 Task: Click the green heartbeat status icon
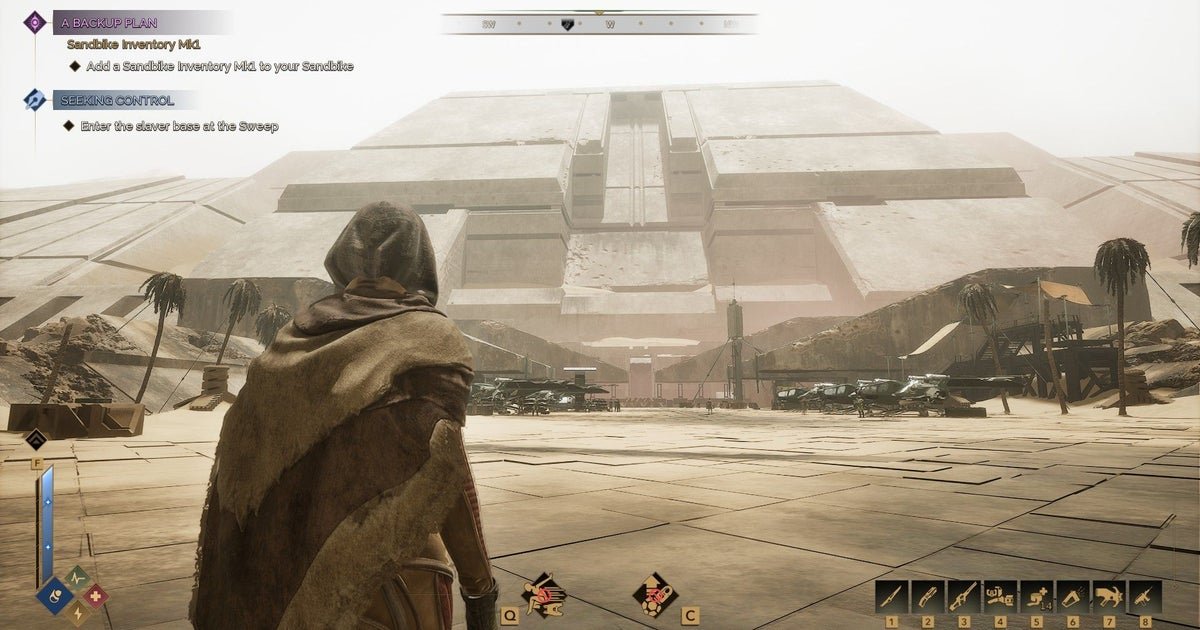pyautogui.click(x=77, y=578)
